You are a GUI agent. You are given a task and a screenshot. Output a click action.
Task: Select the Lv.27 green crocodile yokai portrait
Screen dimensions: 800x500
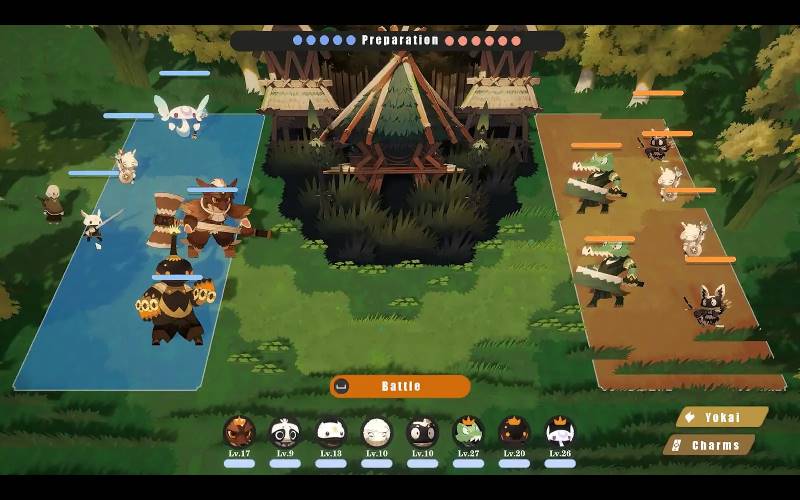click(x=468, y=432)
